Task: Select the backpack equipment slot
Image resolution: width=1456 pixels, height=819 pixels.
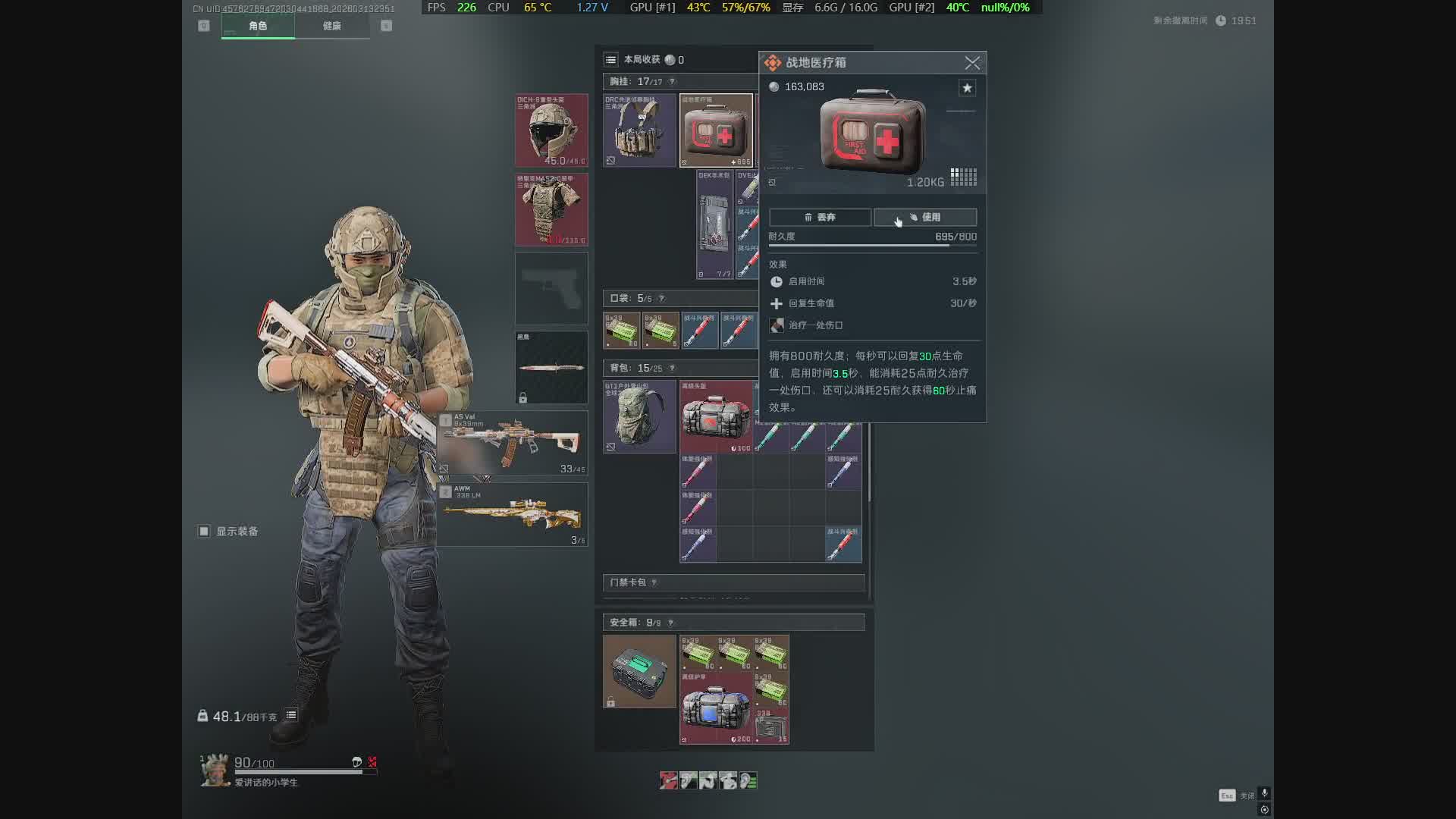Action: (x=639, y=417)
